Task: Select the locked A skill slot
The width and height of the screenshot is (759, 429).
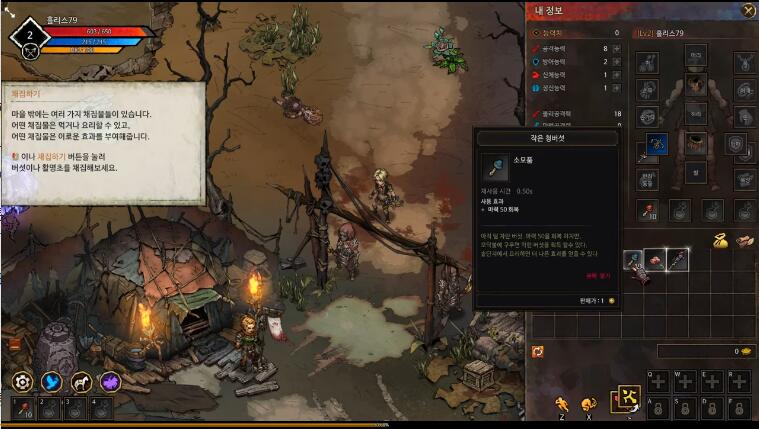Action: pyautogui.click(x=657, y=407)
